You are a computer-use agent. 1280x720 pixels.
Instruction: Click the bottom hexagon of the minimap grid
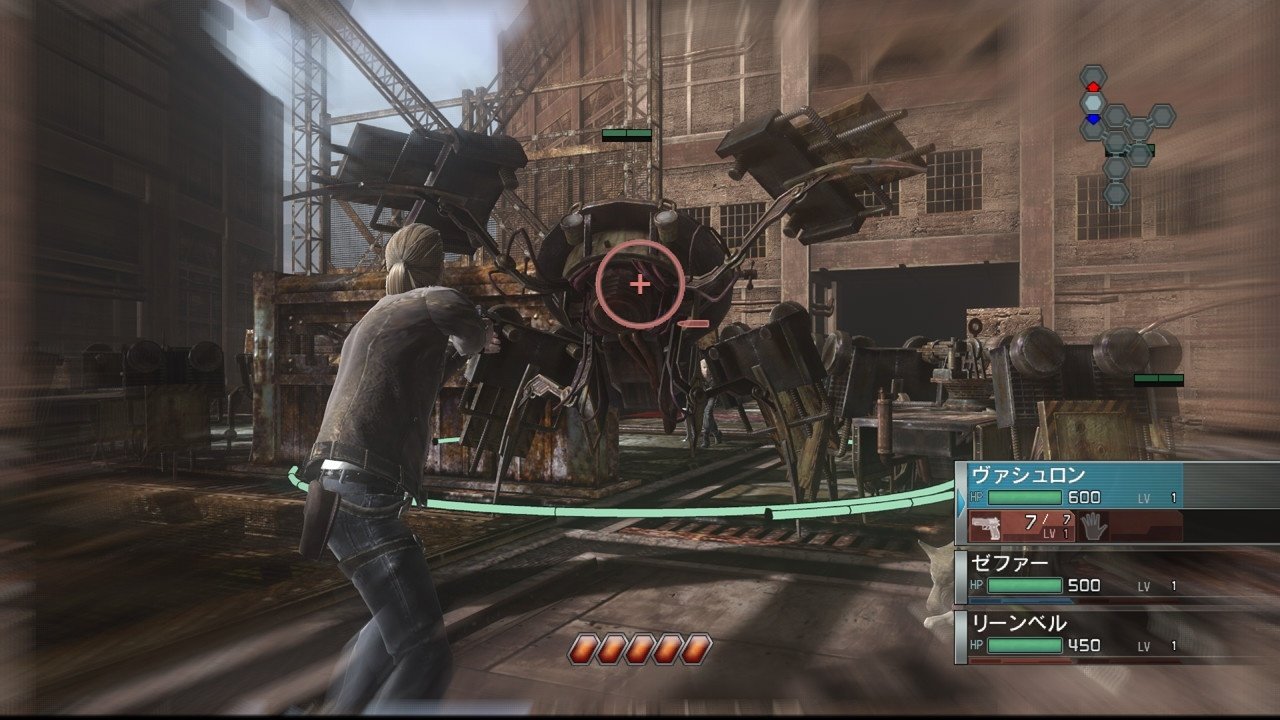click(x=1115, y=193)
